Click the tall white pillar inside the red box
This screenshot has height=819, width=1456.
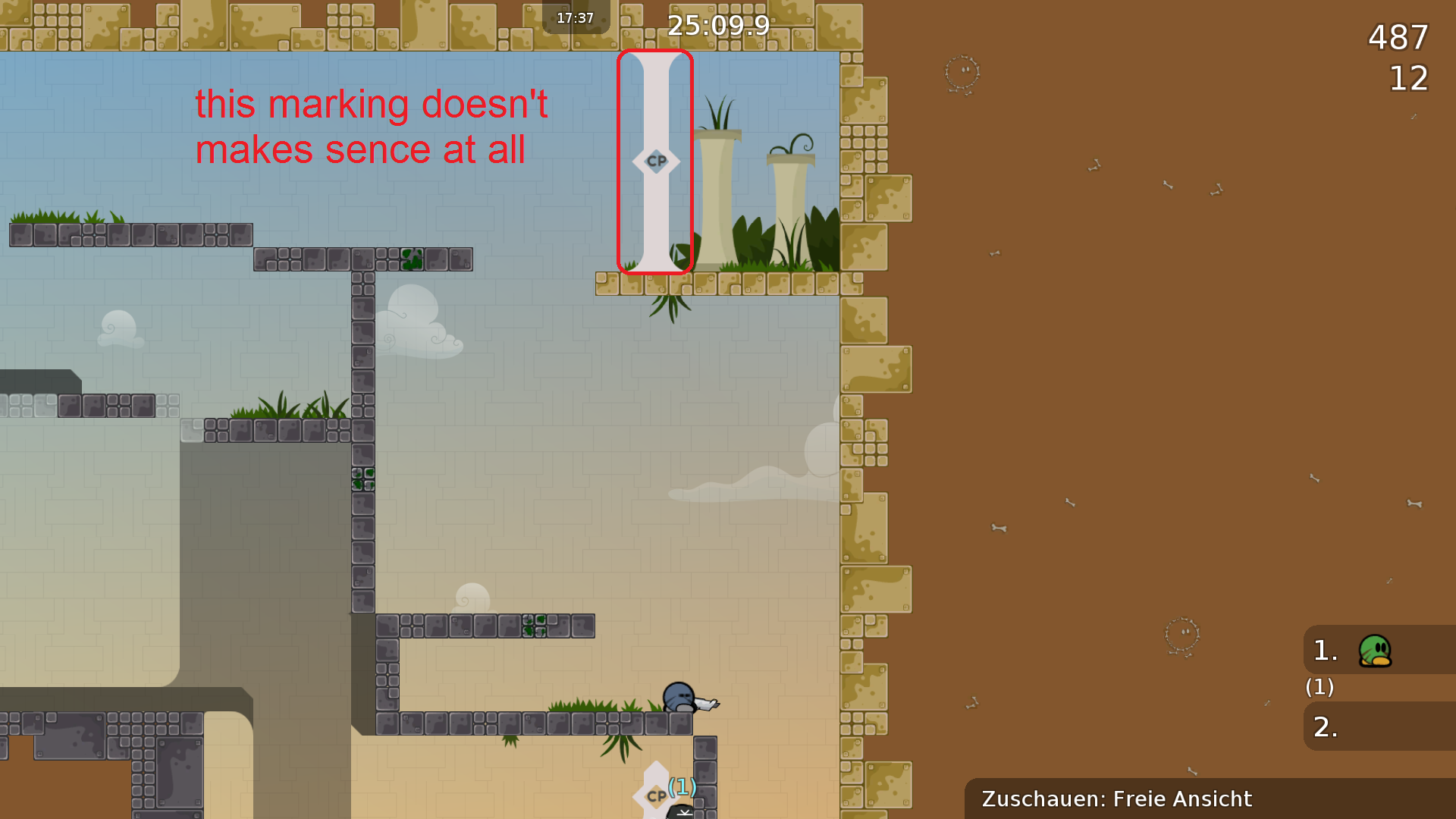655,227
